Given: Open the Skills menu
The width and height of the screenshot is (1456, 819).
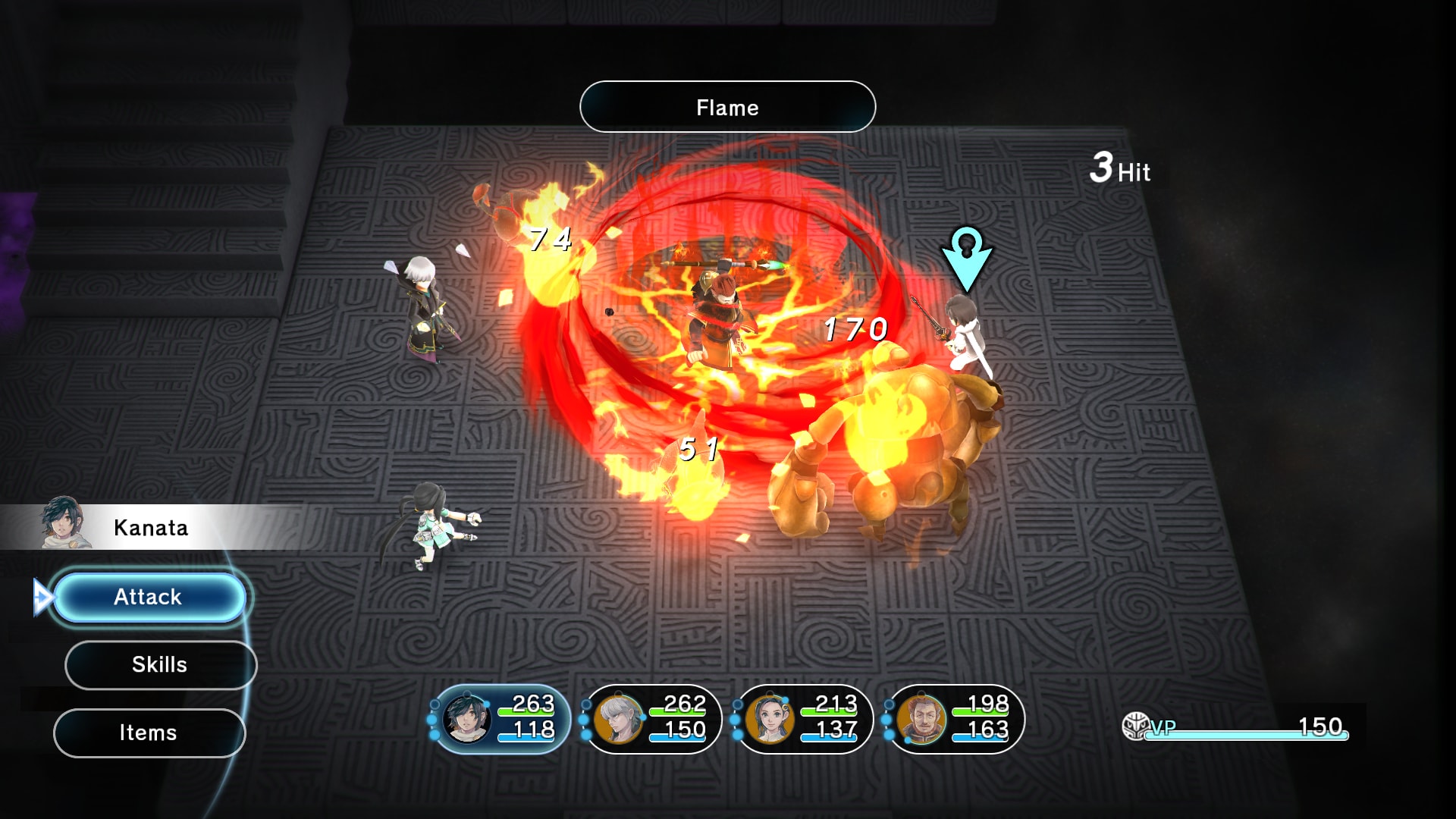Looking at the screenshot, I should pyautogui.click(x=160, y=665).
